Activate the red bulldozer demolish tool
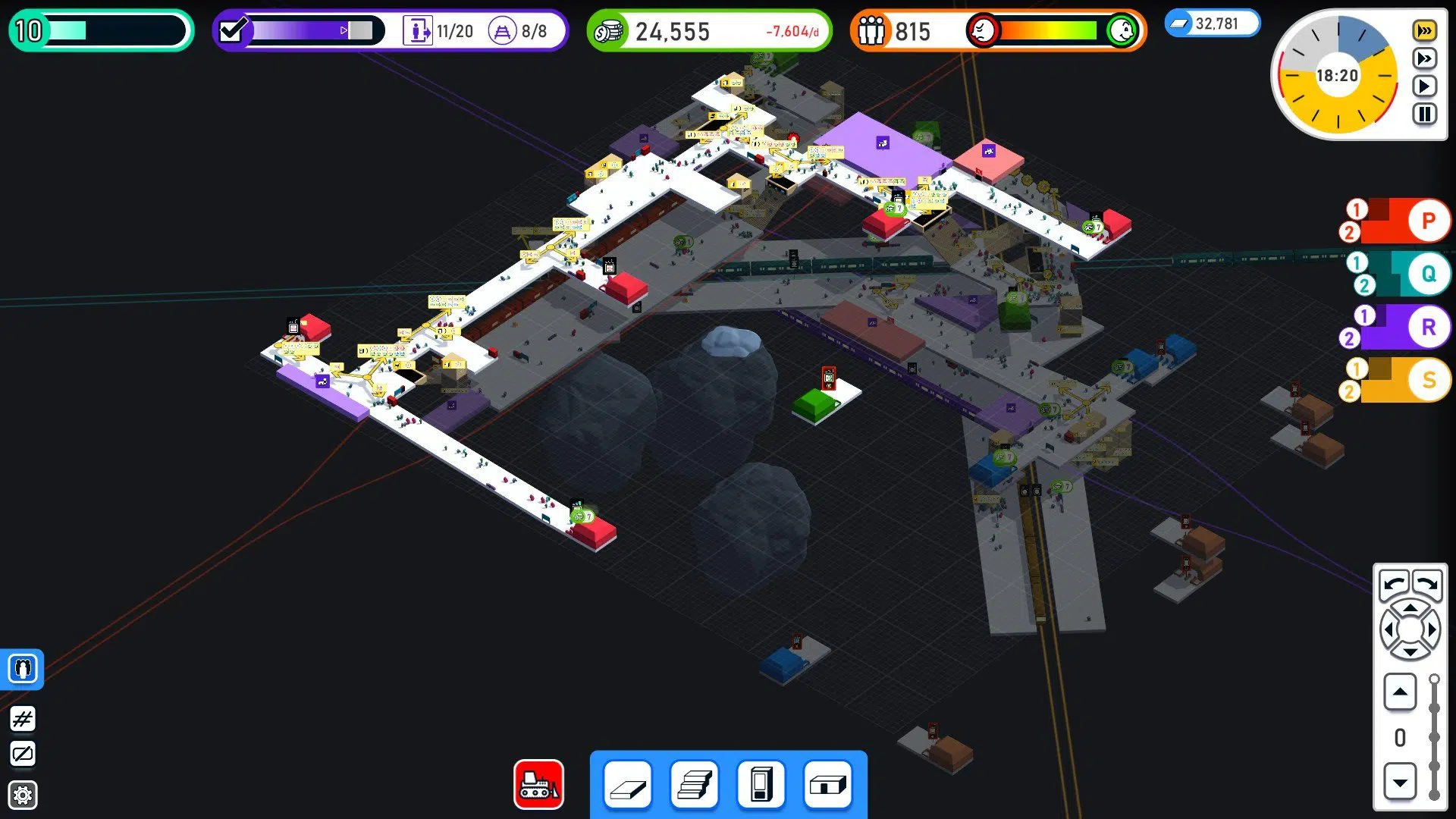The height and width of the screenshot is (819, 1456). (x=538, y=785)
